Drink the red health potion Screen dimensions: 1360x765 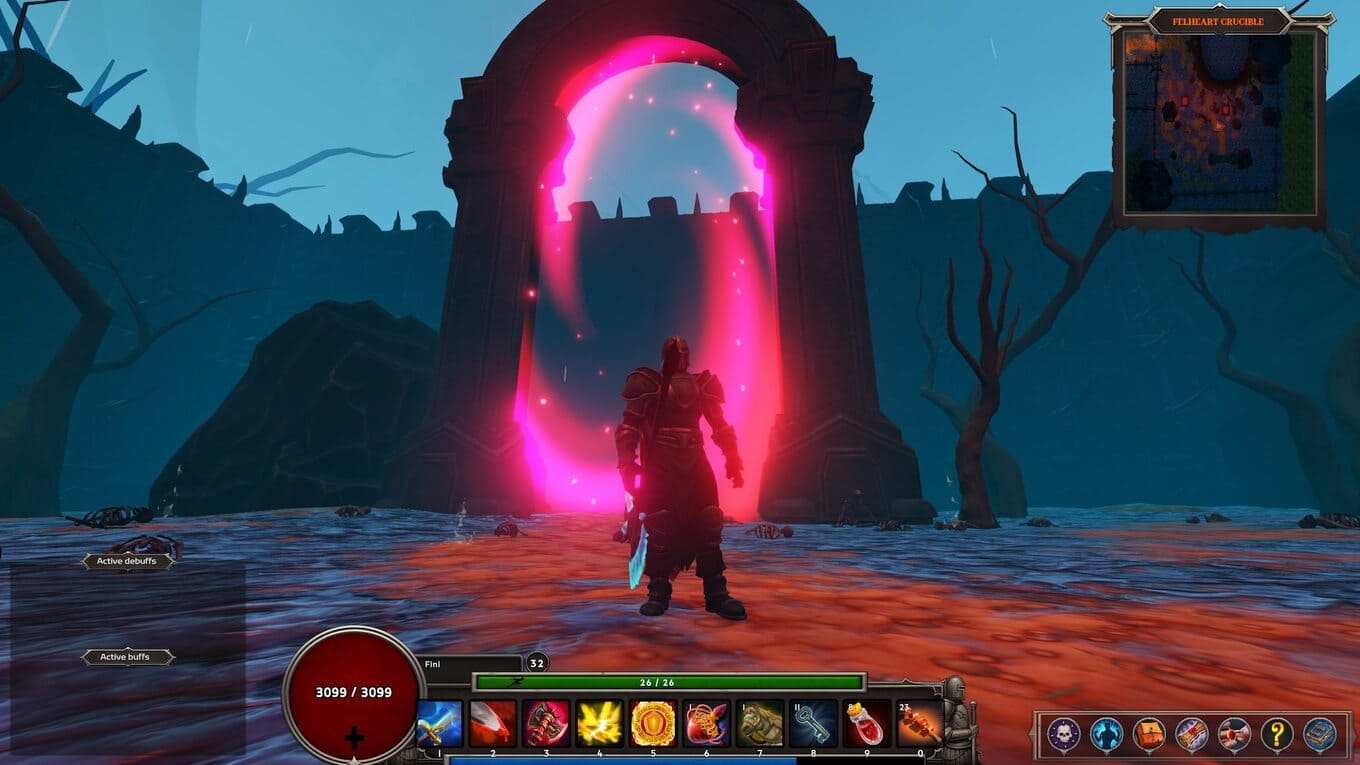point(866,723)
